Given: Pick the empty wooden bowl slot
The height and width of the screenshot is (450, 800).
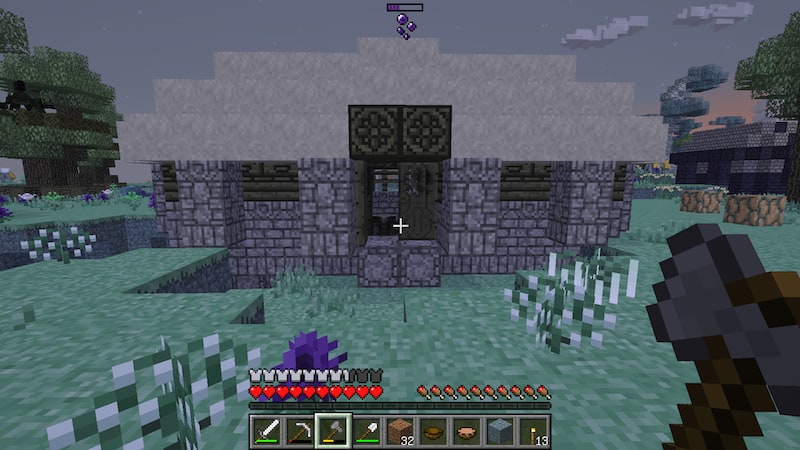Looking at the screenshot, I should [433, 430].
